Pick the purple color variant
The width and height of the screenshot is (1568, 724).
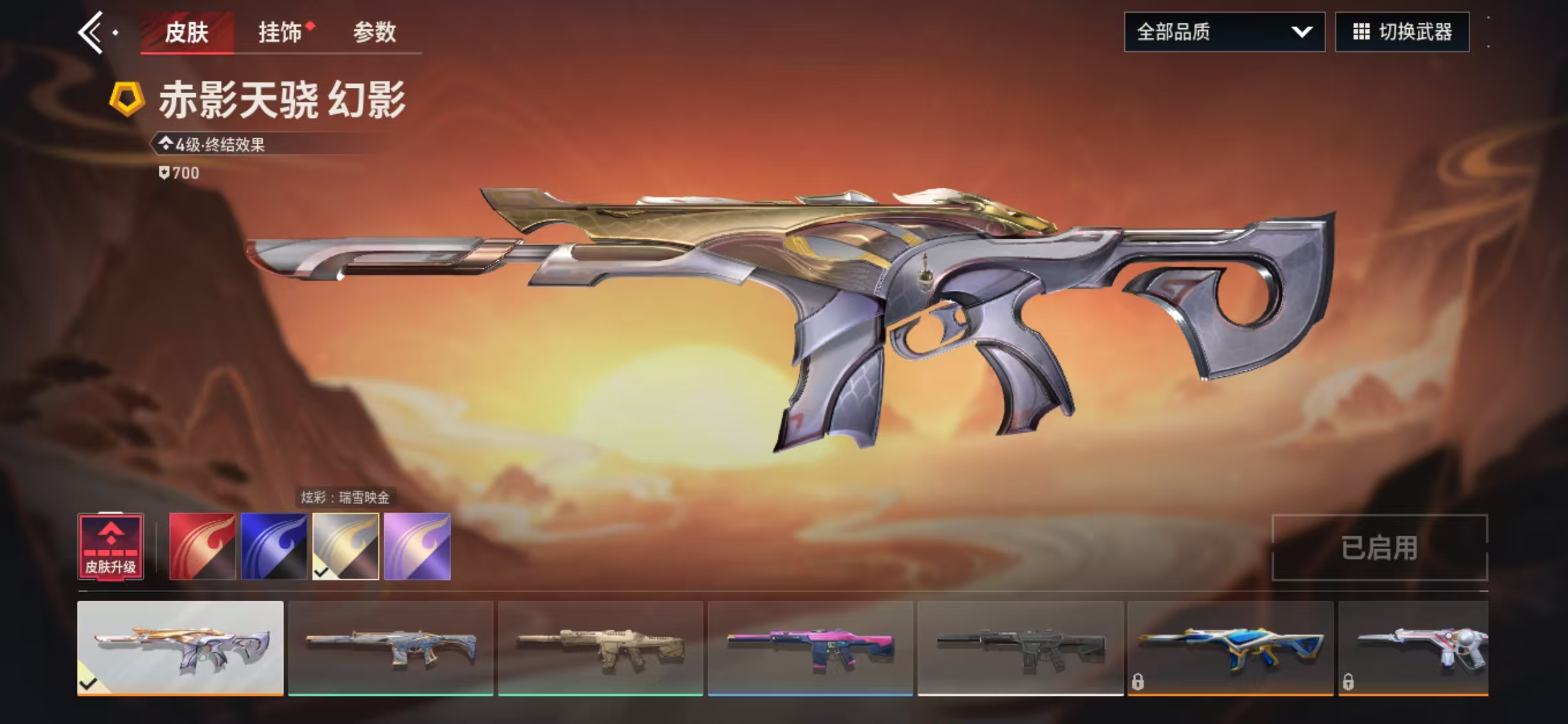[417, 546]
